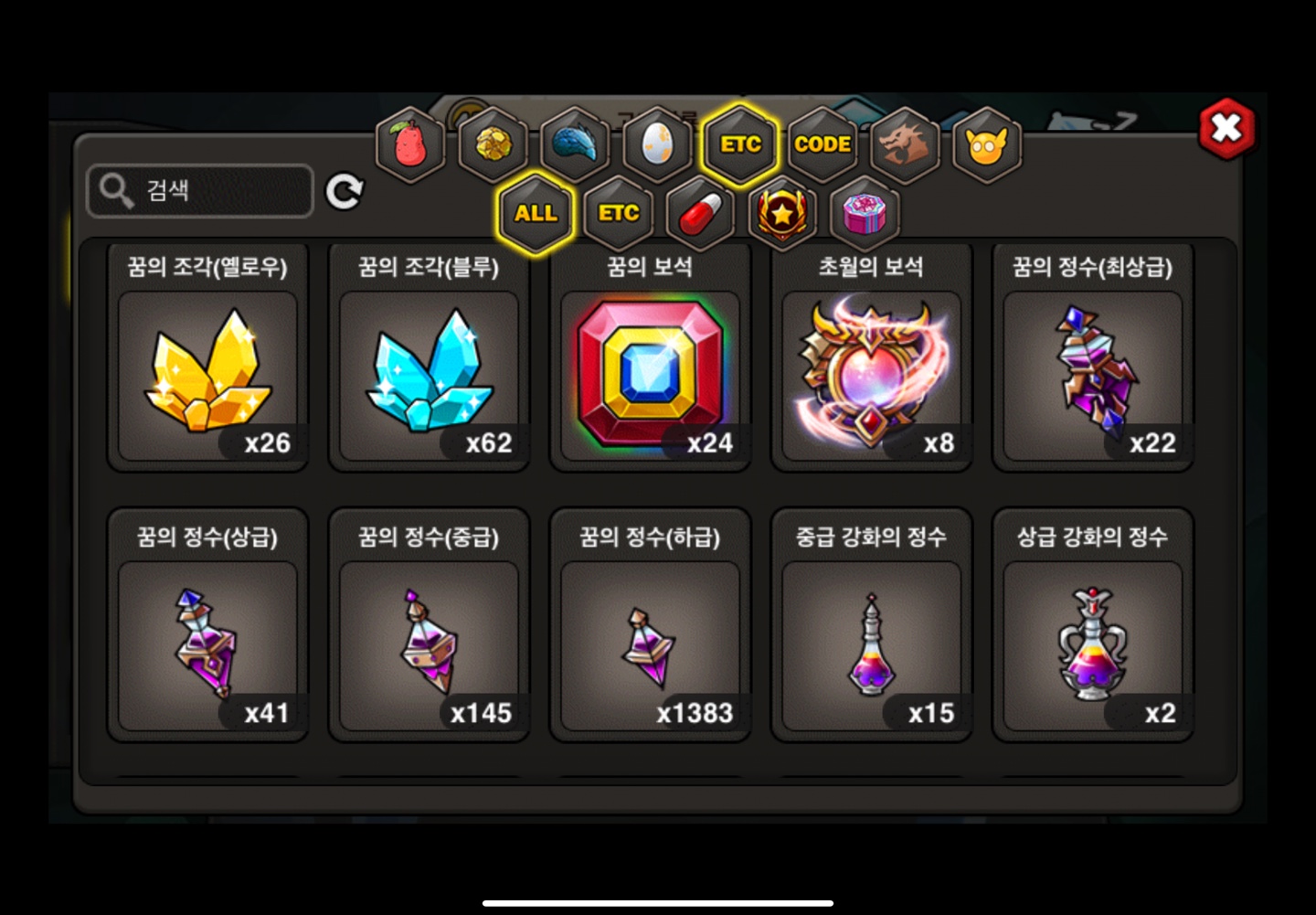Open the gold nugget category tab
This screenshot has width=1316, height=915.
[493, 144]
